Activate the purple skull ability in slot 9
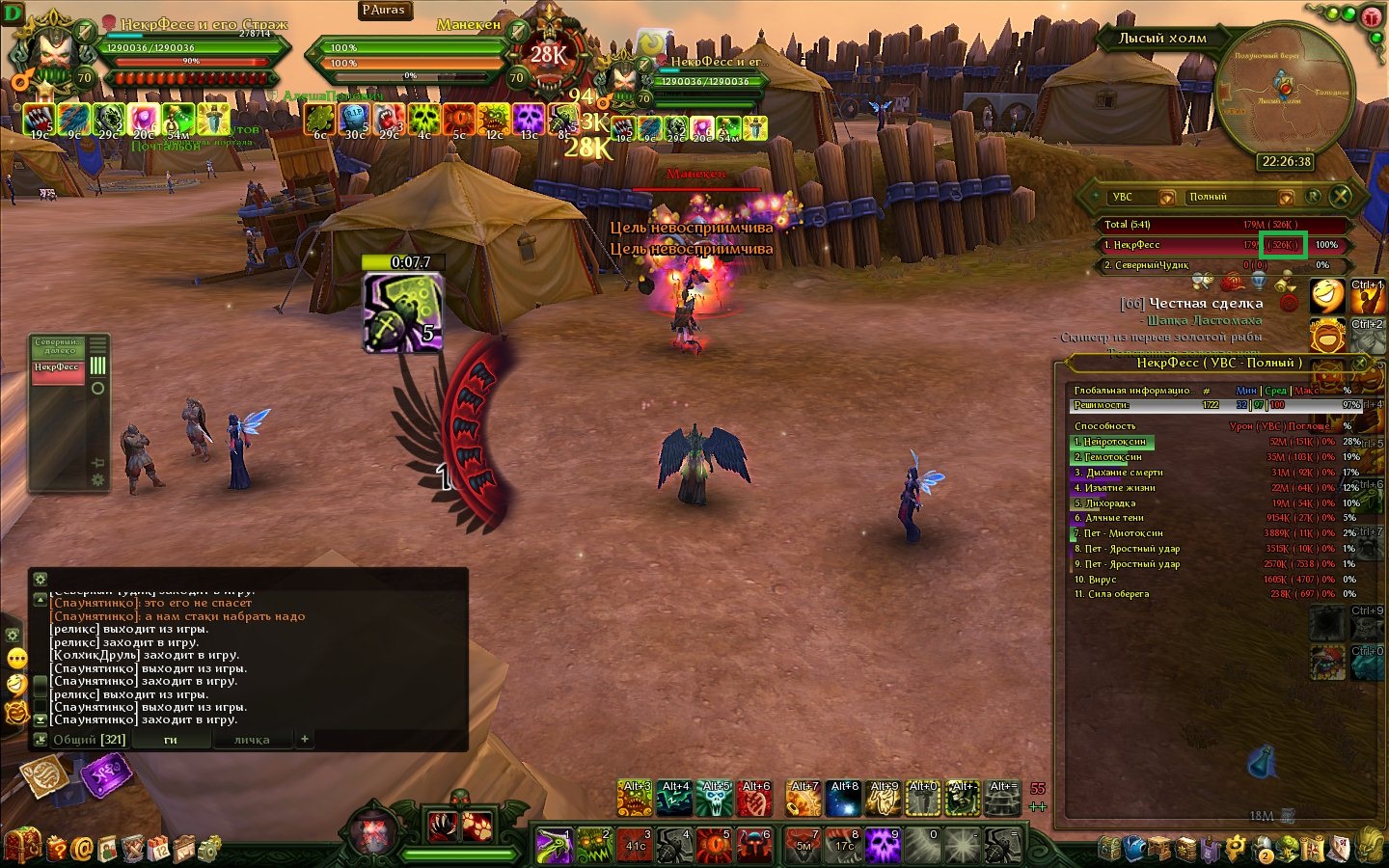The height and width of the screenshot is (868, 1389). pyautogui.click(x=883, y=846)
